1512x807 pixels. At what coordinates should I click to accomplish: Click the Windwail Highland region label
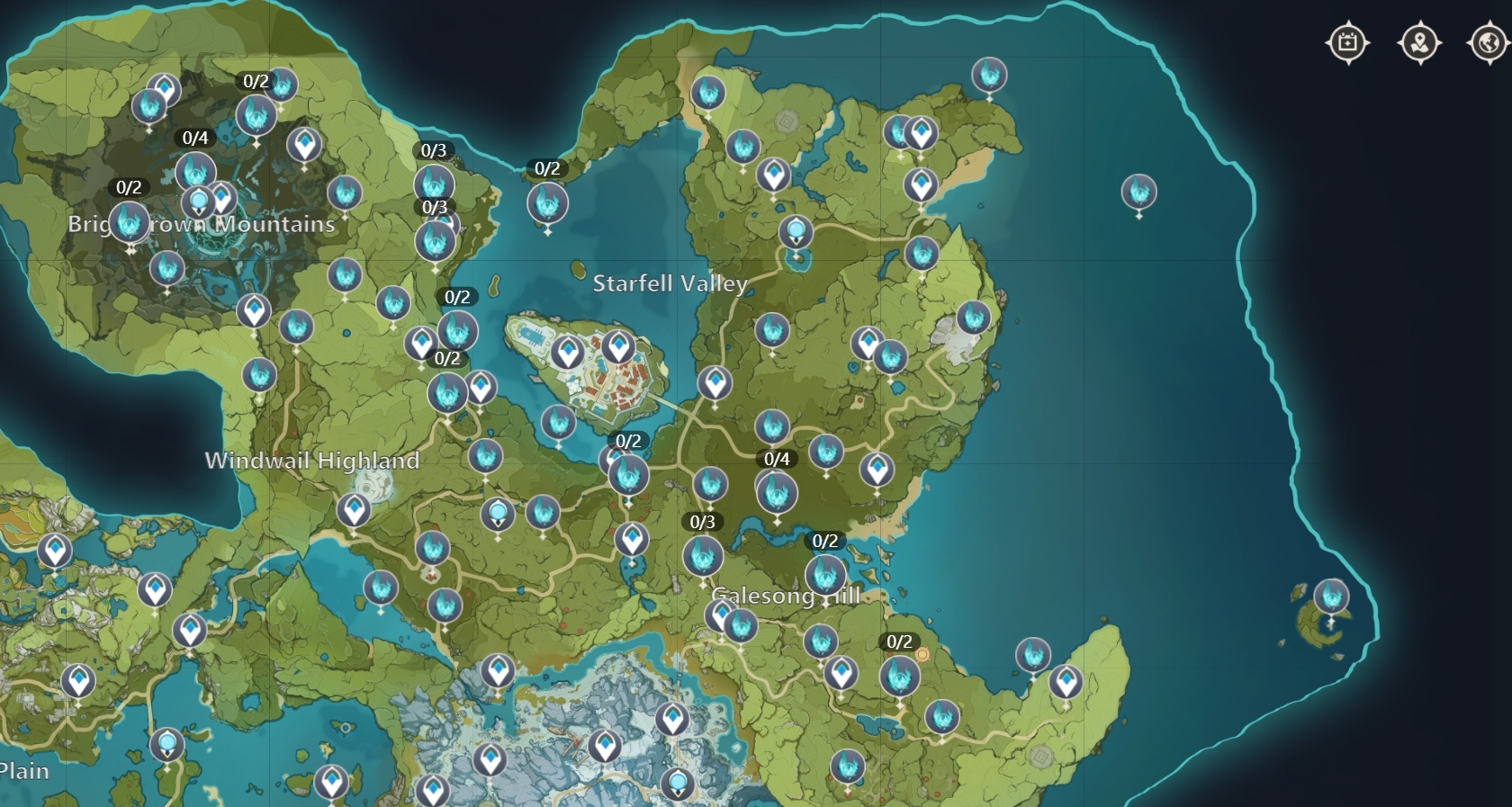tap(313, 460)
